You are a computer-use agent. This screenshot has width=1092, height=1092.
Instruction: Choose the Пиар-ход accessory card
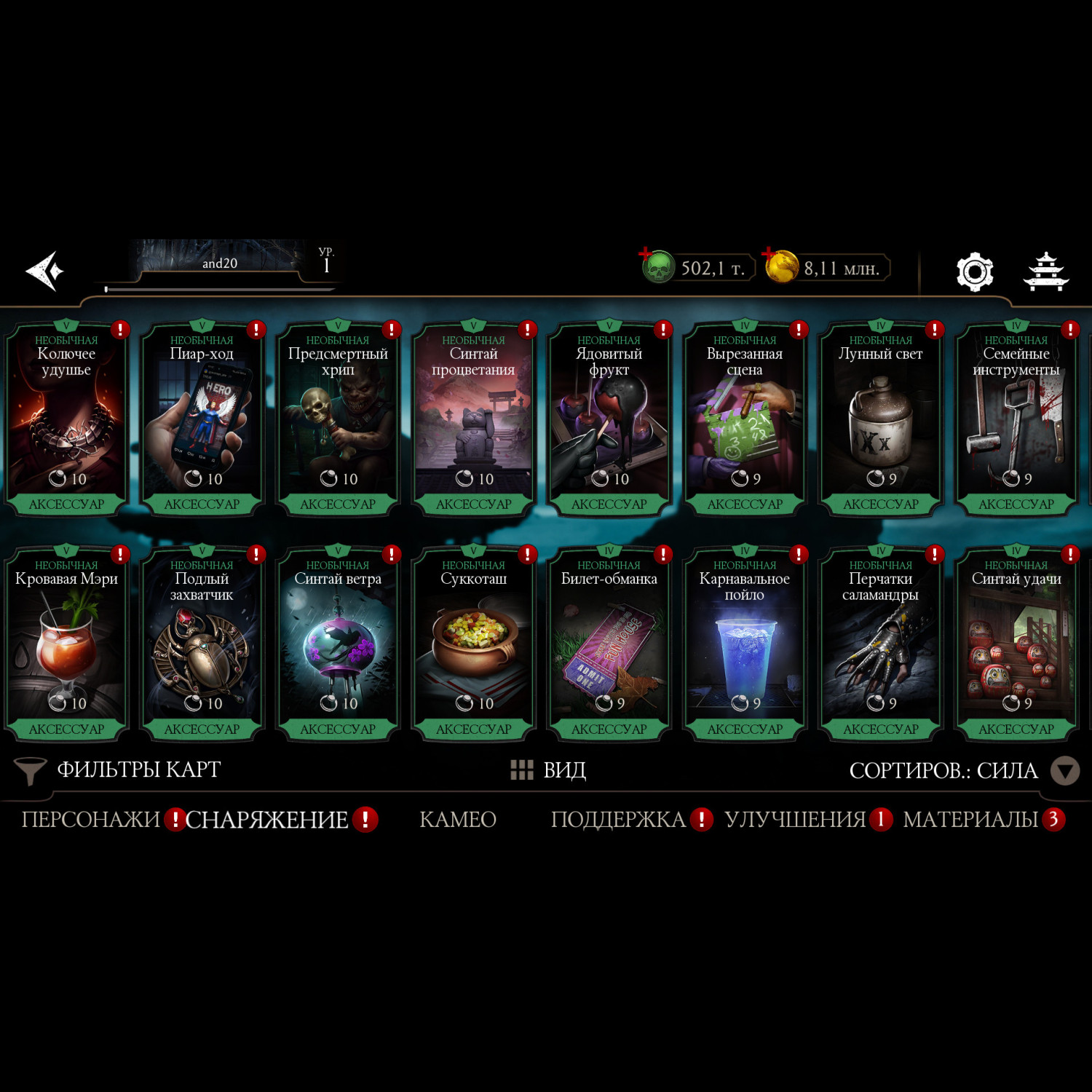click(x=202, y=419)
